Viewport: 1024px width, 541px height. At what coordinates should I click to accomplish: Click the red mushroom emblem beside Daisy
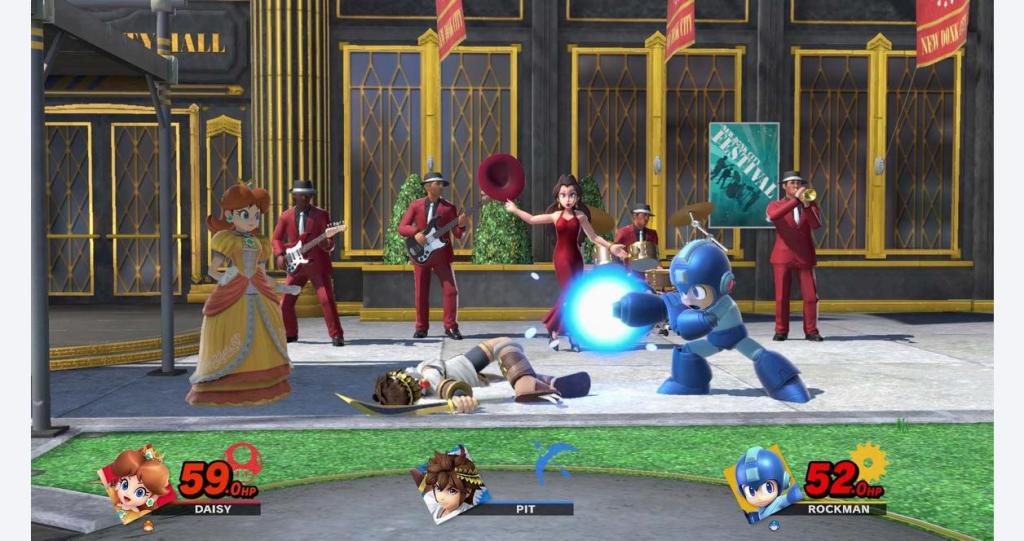tap(243, 459)
